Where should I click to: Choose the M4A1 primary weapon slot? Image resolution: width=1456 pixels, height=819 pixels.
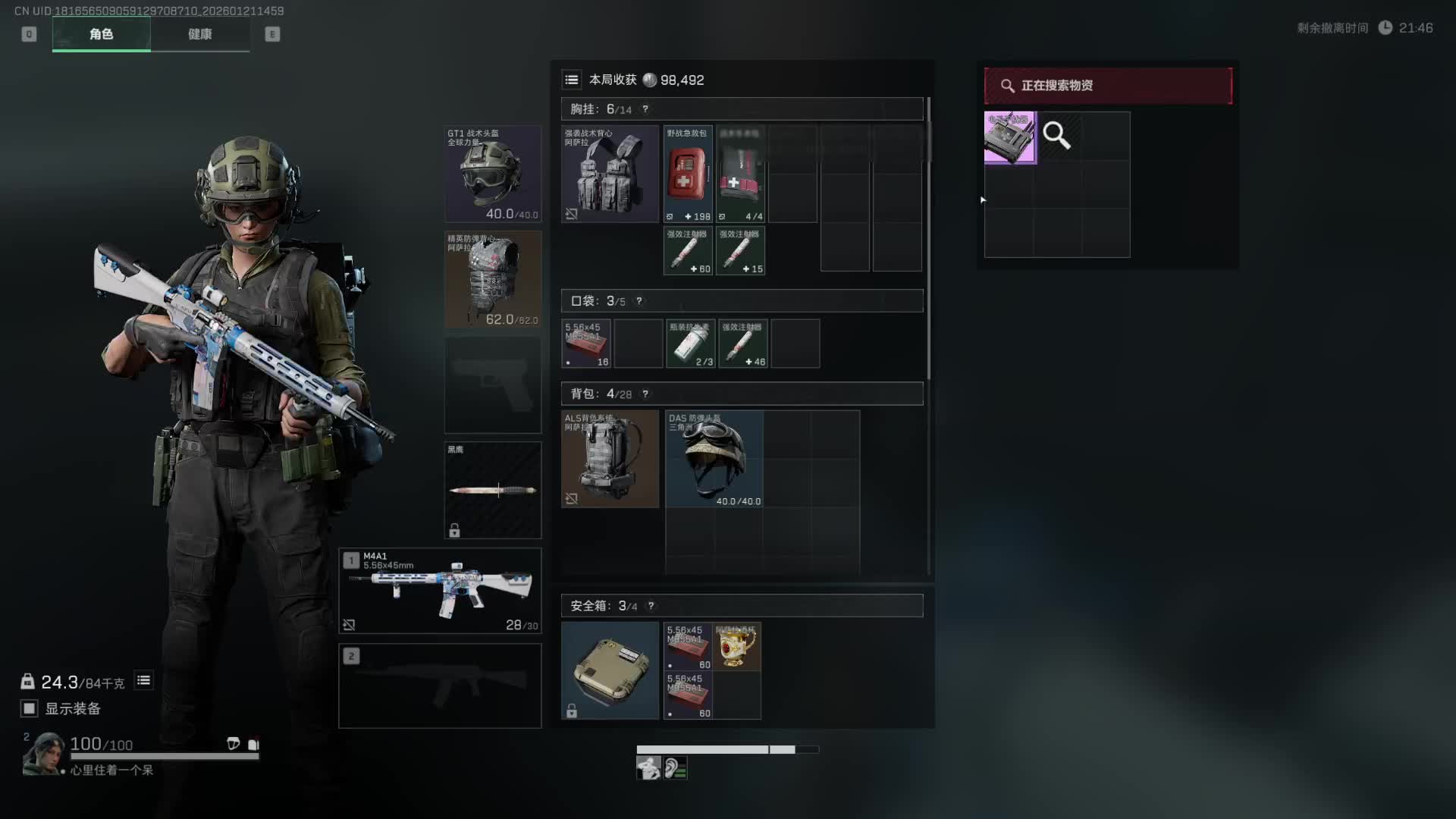tap(440, 591)
